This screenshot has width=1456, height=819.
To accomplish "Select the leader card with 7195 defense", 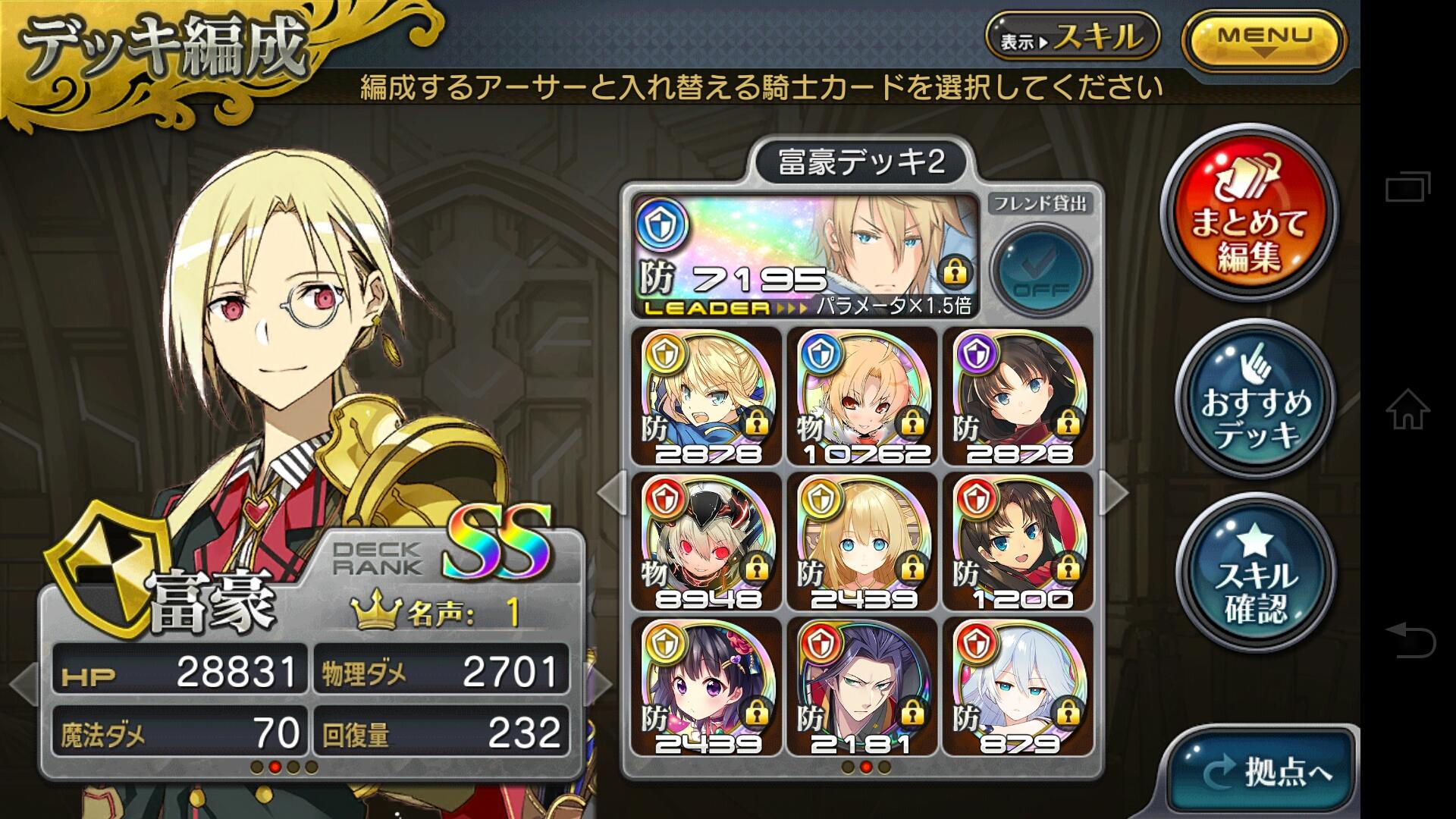I will [x=805, y=256].
